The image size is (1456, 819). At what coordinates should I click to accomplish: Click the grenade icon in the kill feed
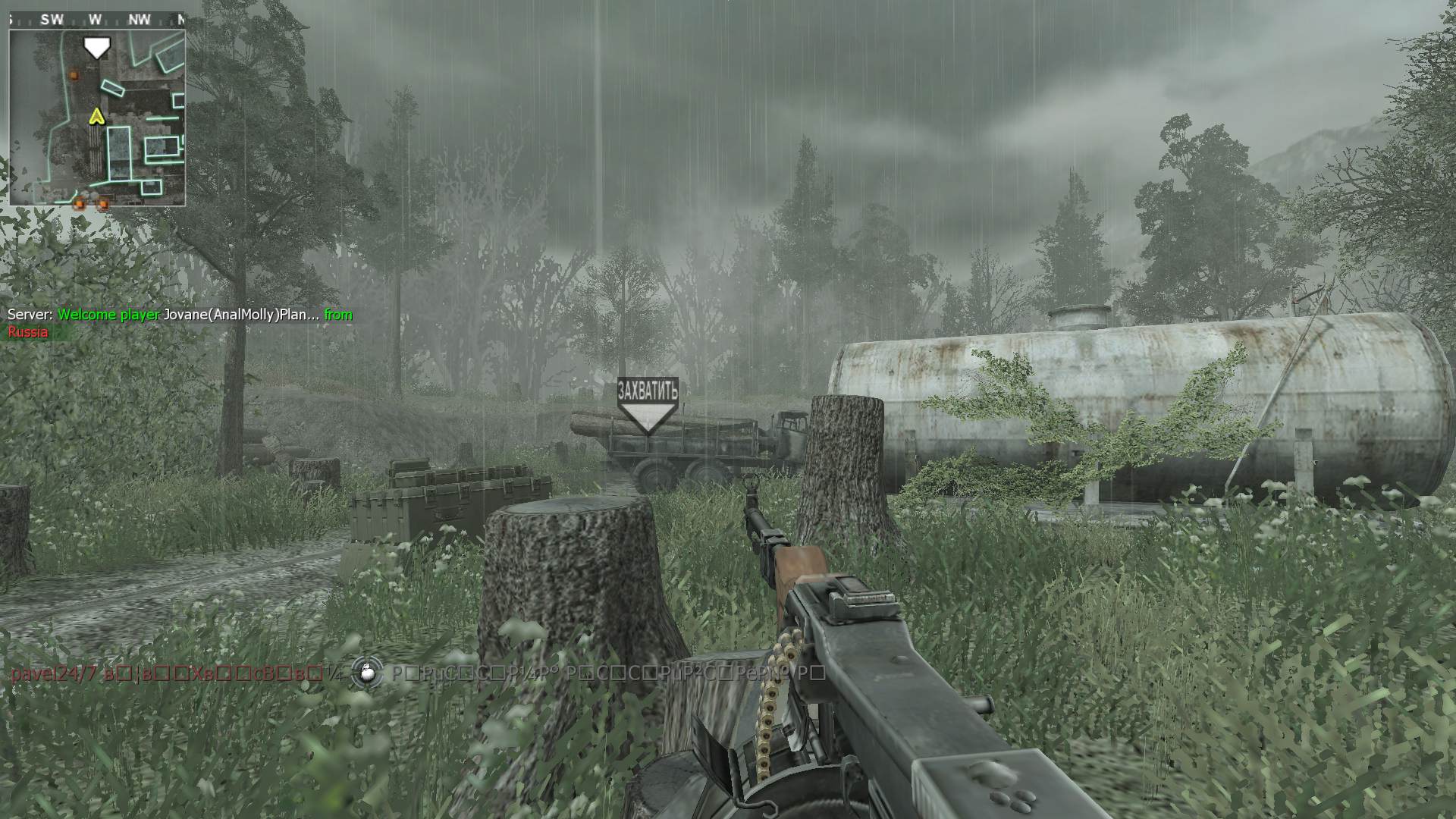[x=366, y=673]
